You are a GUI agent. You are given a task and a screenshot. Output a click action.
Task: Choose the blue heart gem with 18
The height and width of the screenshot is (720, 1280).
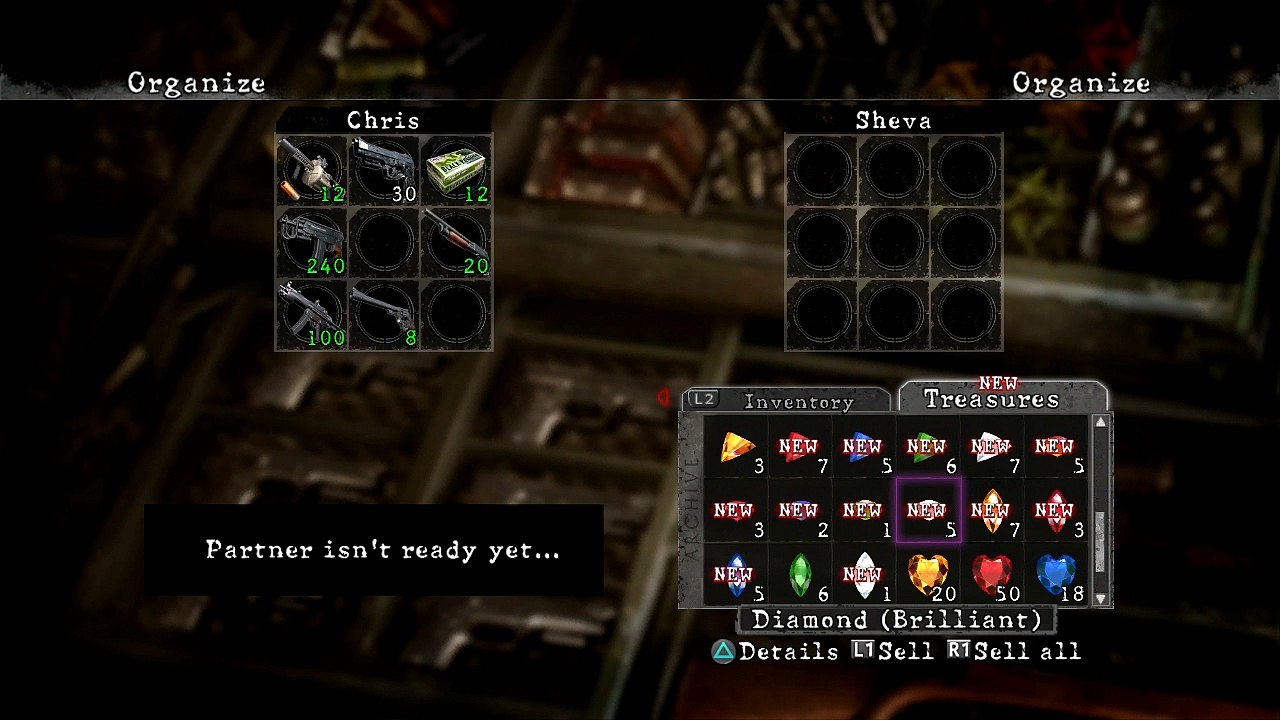[1056, 574]
